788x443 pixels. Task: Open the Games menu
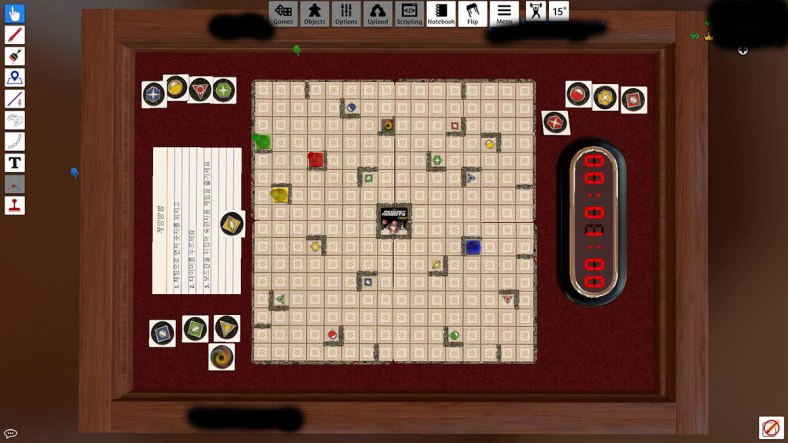(283, 13)
